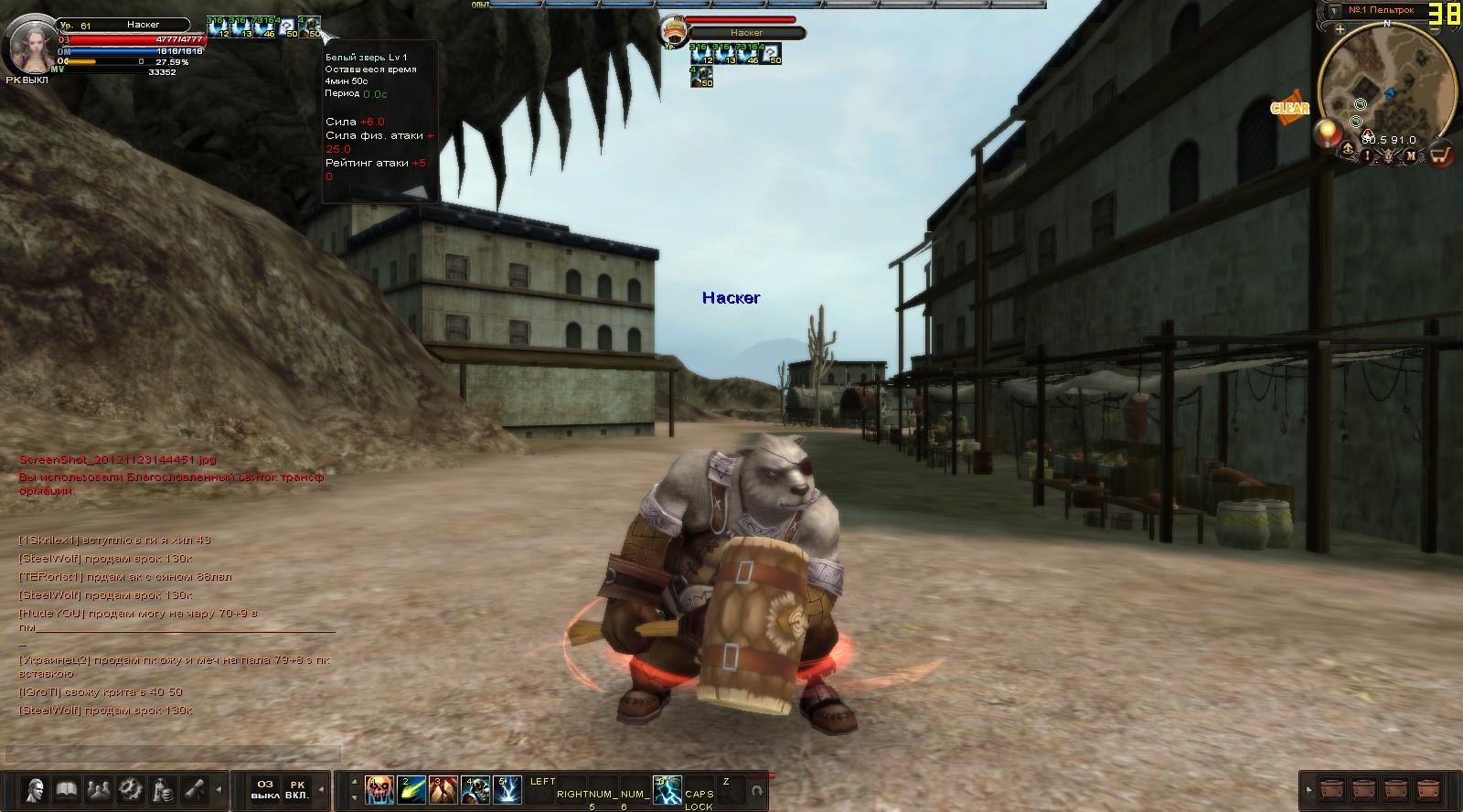Open the shopping cart store button
This screenshot has width=1463, height=812.
(x=1441, y=155)
